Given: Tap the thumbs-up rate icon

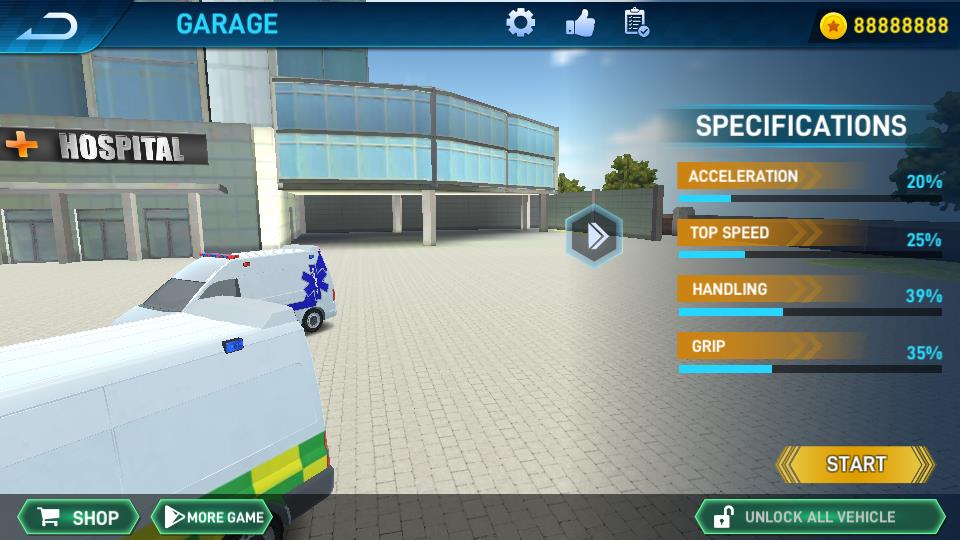Looking at the screenshot, I should click(579, 23).
